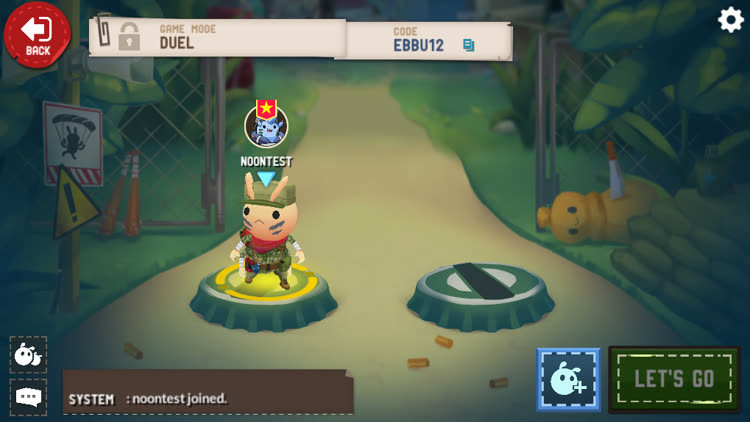Open the emote character icon

tap(28, 354)
